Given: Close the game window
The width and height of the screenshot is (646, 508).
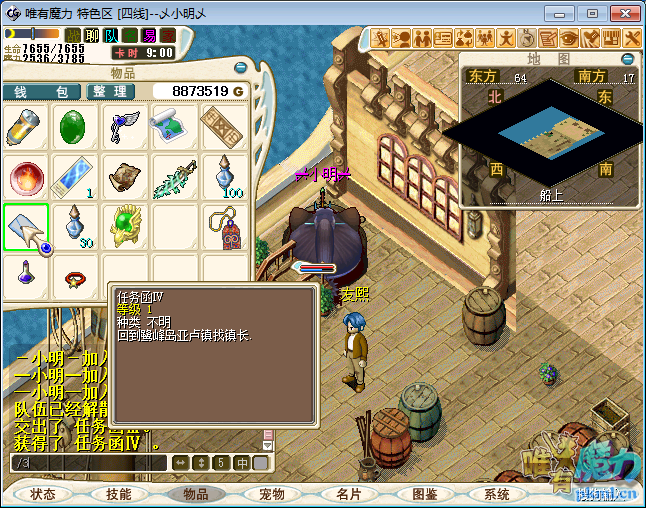Looking at the screenshot, I should tap(620, 13).
